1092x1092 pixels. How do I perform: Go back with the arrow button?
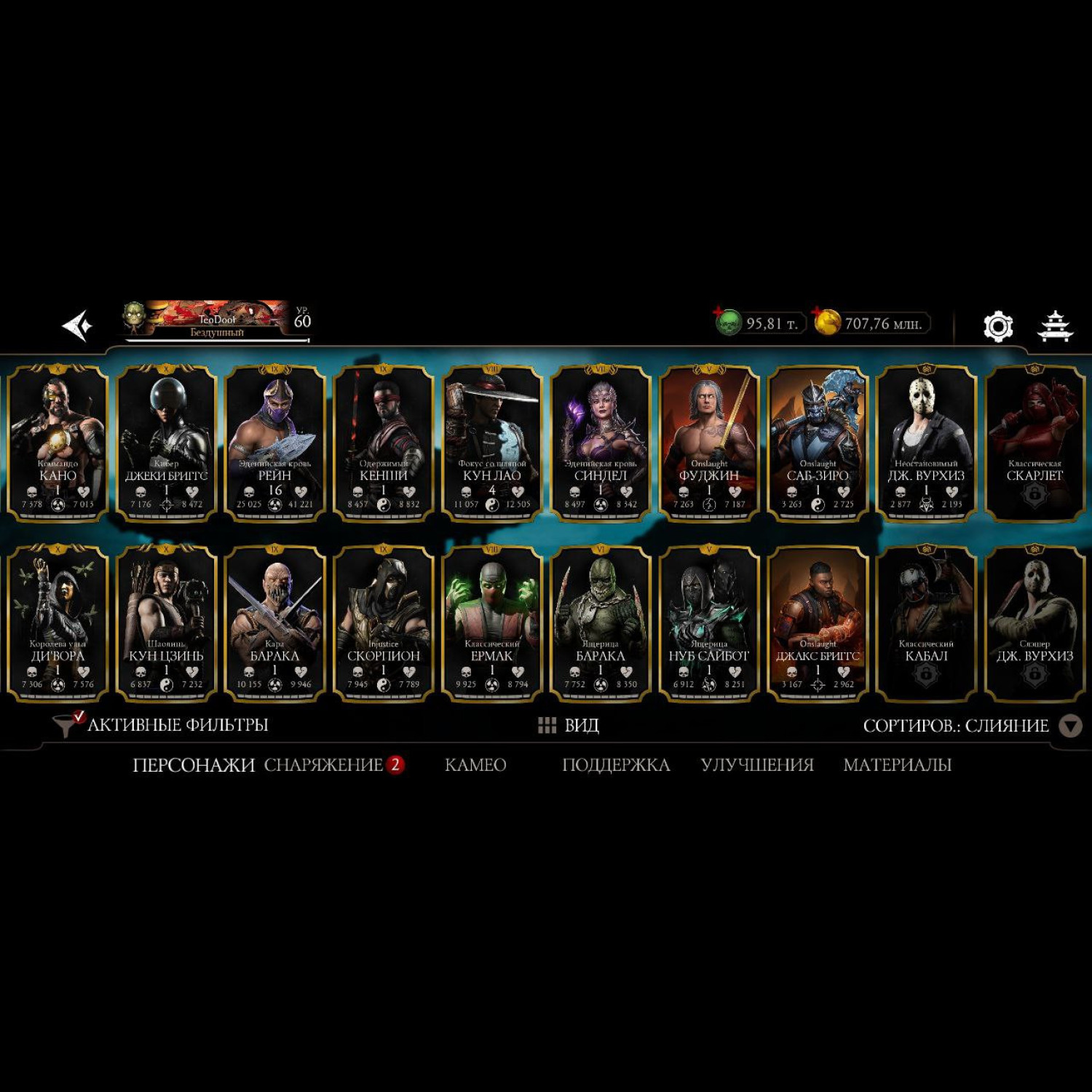click(x=77, y=325)
